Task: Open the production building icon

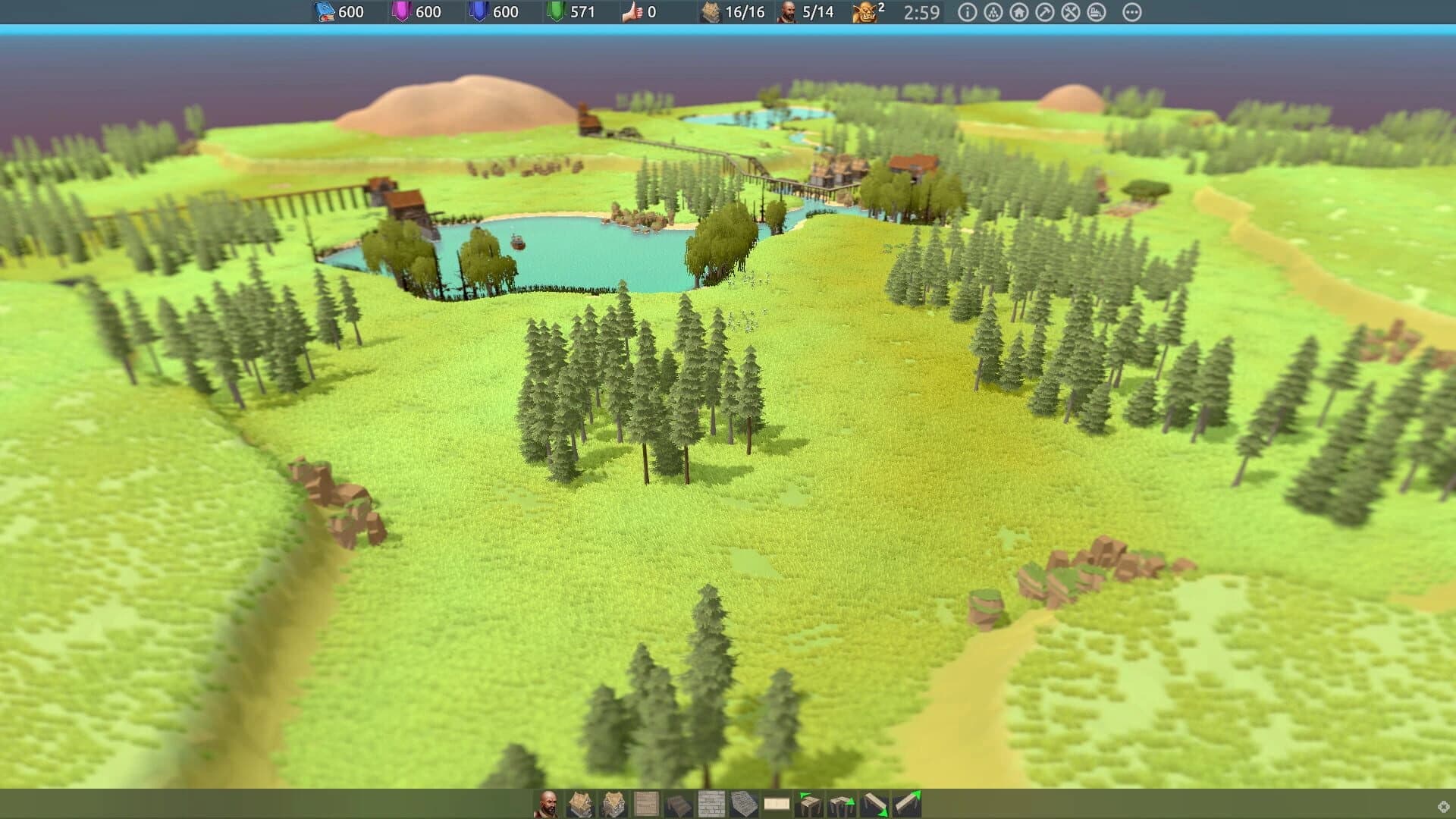Action: pos(1095,13)
